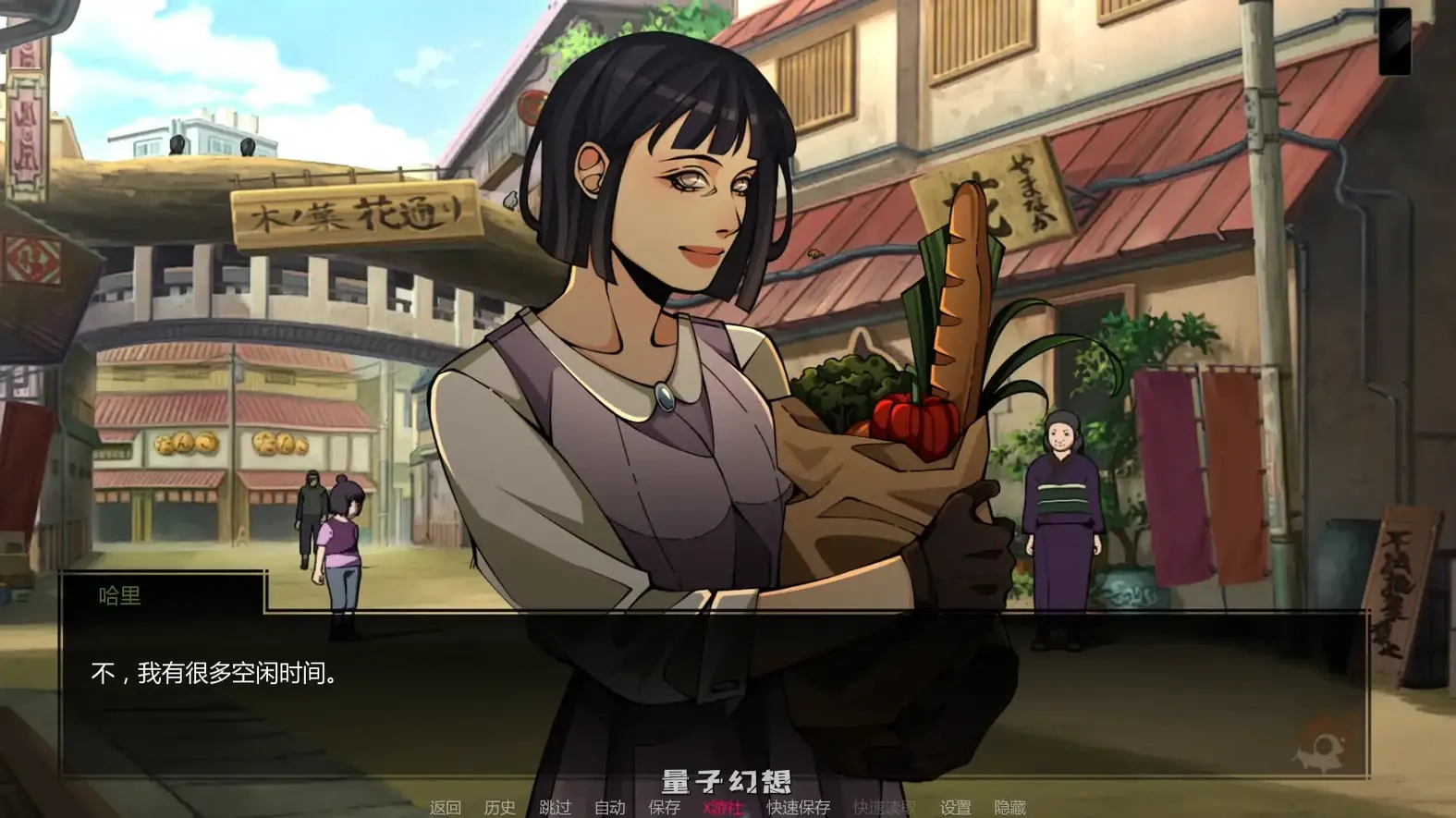Click the red X游社 link
The width and height of the screenshot is (1456, 818).
tap(719, 807)
